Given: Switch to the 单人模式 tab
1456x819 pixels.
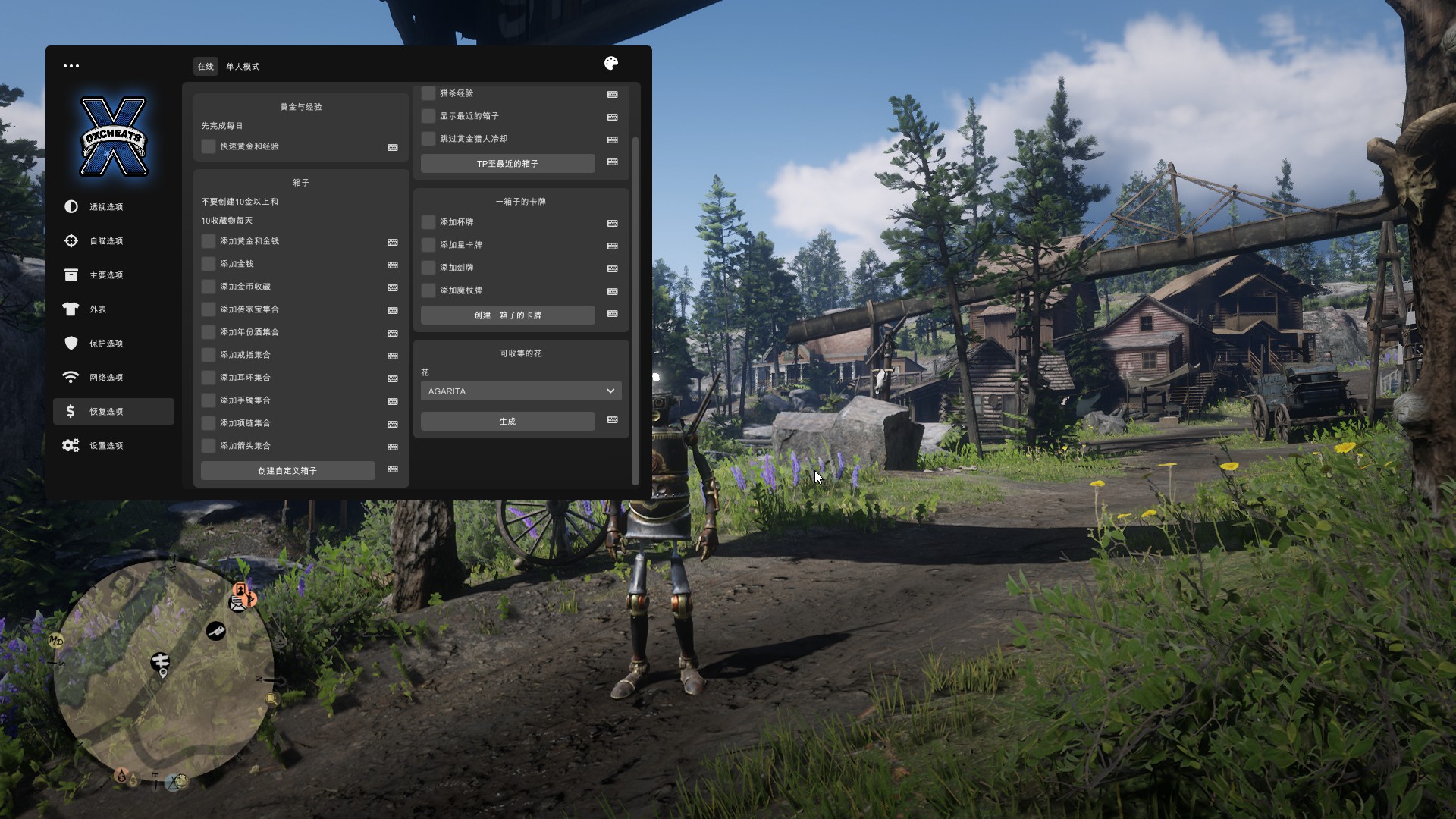Looking at the screenshot, I should (243, 67).
